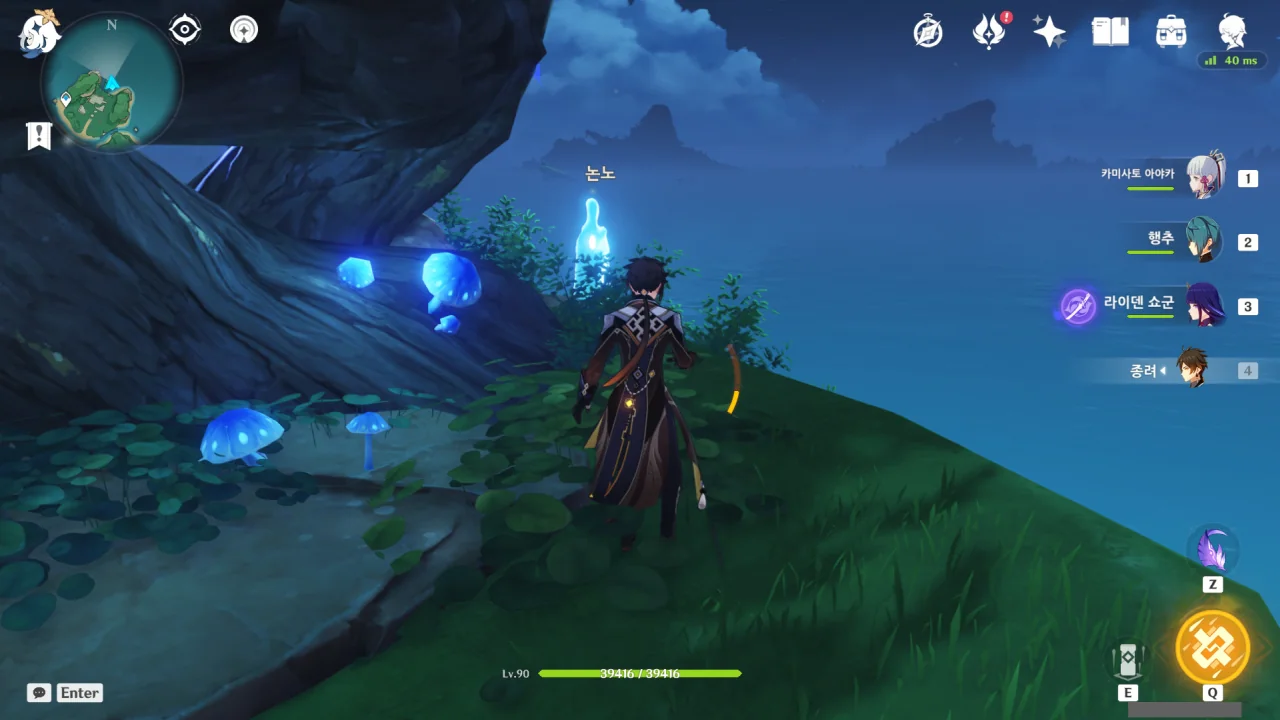Open the backpack inventory
Screen dimensions: 1280x720
[x=1170, y=32]
